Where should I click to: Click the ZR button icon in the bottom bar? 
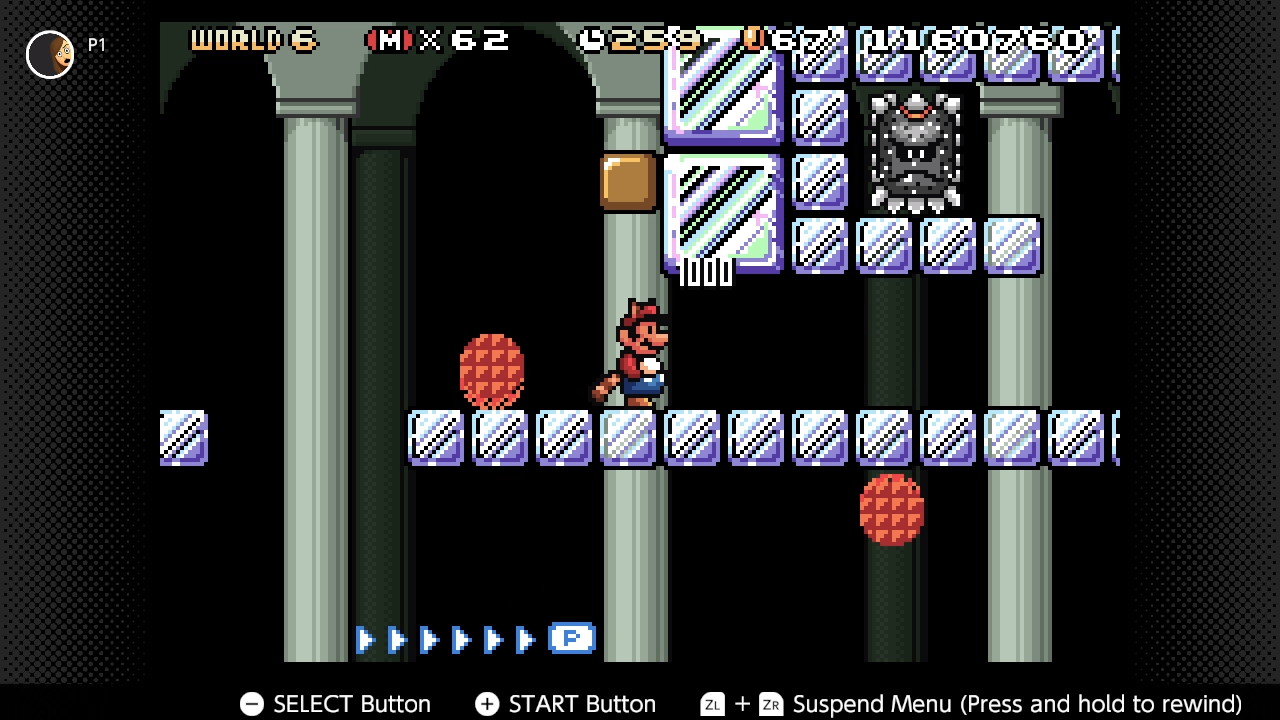tap(770, 704)
